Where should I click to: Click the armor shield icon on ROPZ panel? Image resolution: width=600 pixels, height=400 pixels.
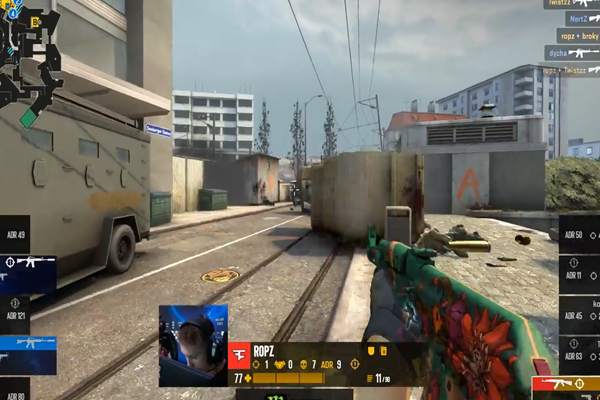pyautogui.click(x=370, y=352)
